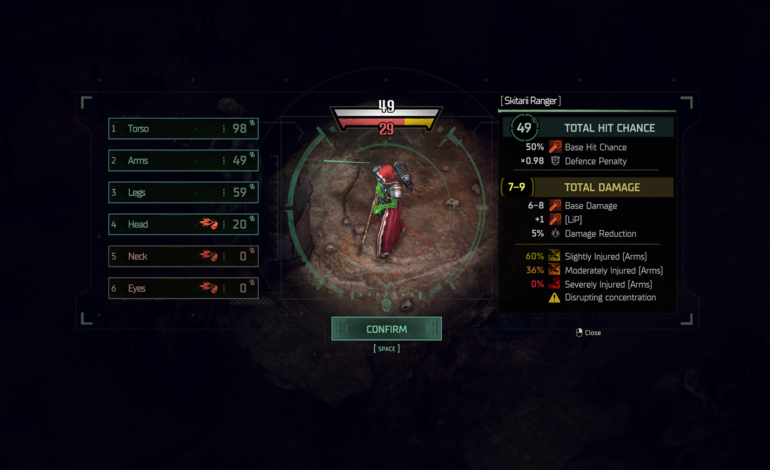Image resolution: width=770 pixels, height=470 pixels.
Task: Choose the Legs targeting option
Action: (183, 192)
